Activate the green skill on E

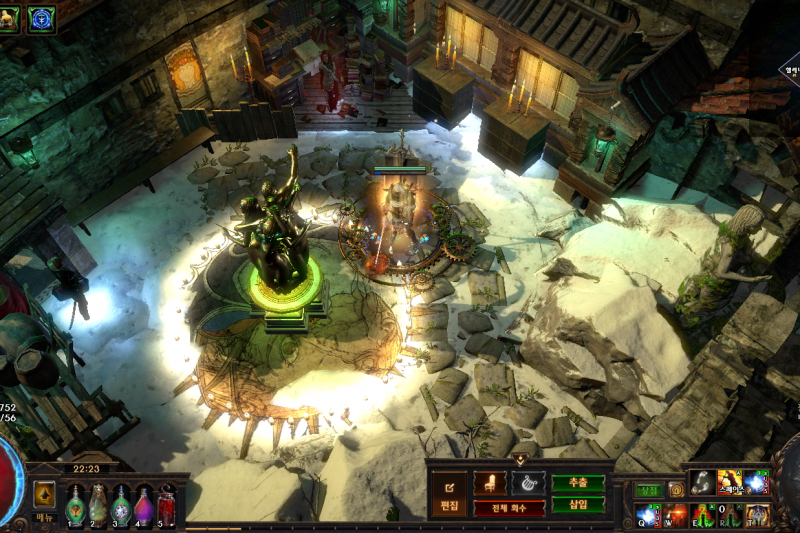point(704,515)
